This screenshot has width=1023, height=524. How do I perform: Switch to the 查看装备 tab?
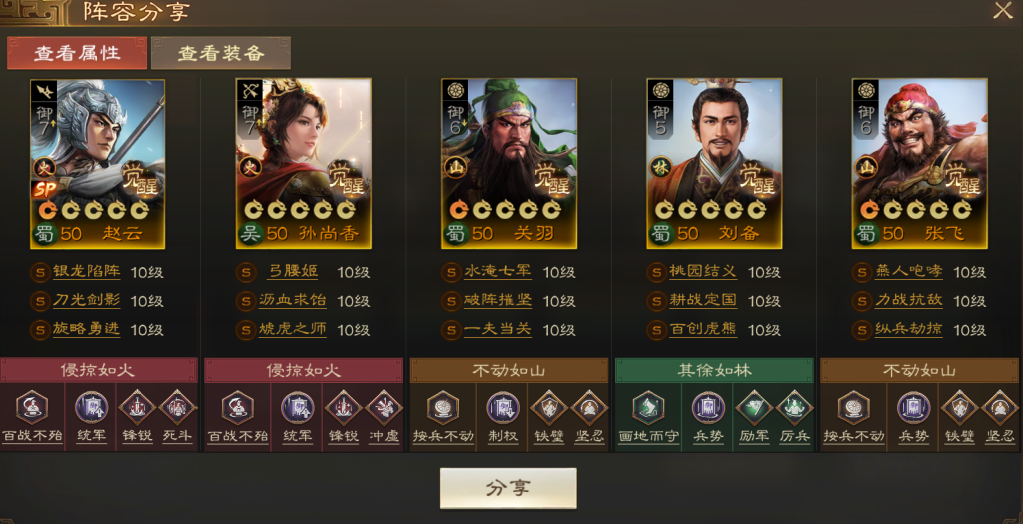click(x=221, y=53)
